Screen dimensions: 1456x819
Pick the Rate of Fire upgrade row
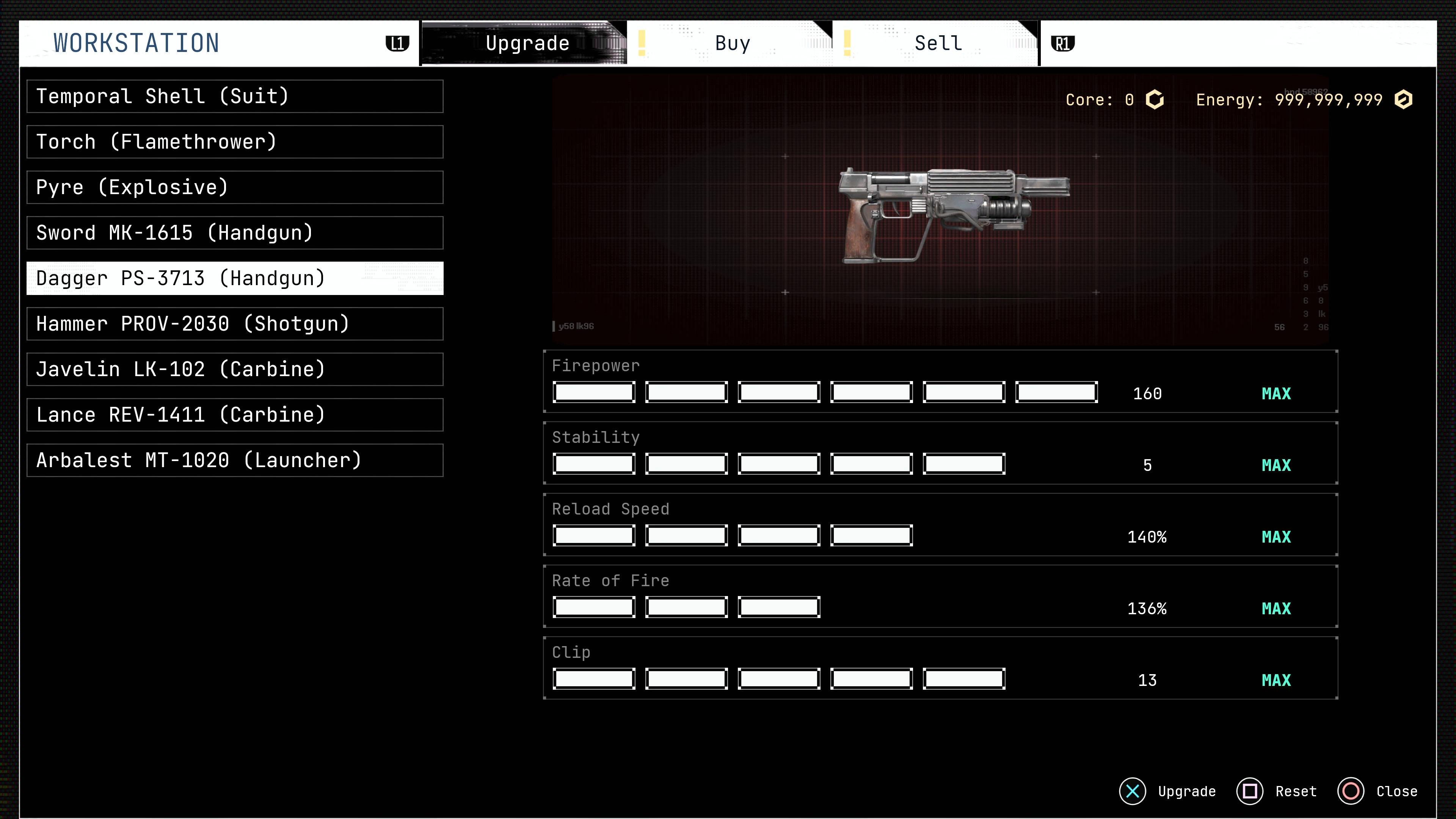(940, 596)
